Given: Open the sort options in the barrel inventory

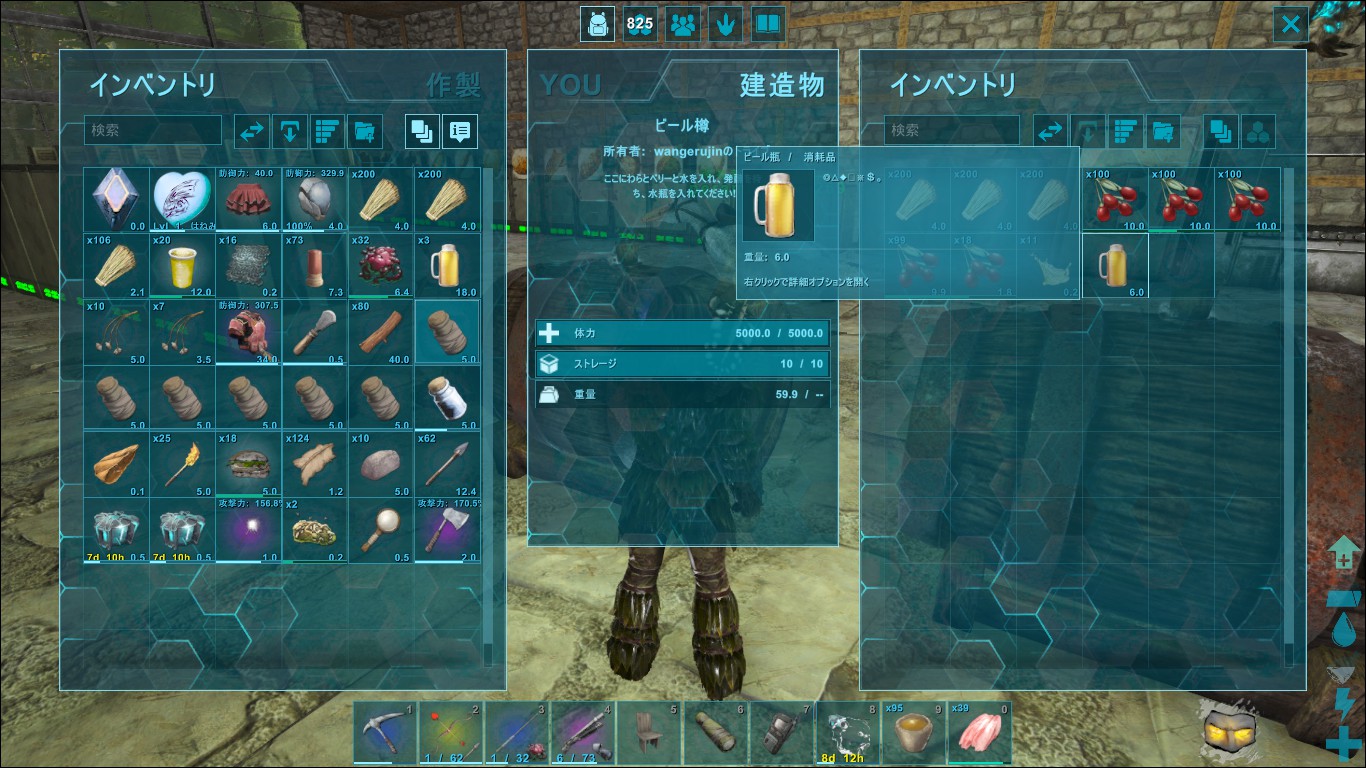Looking at the screenshot, I should [1125, 130].
